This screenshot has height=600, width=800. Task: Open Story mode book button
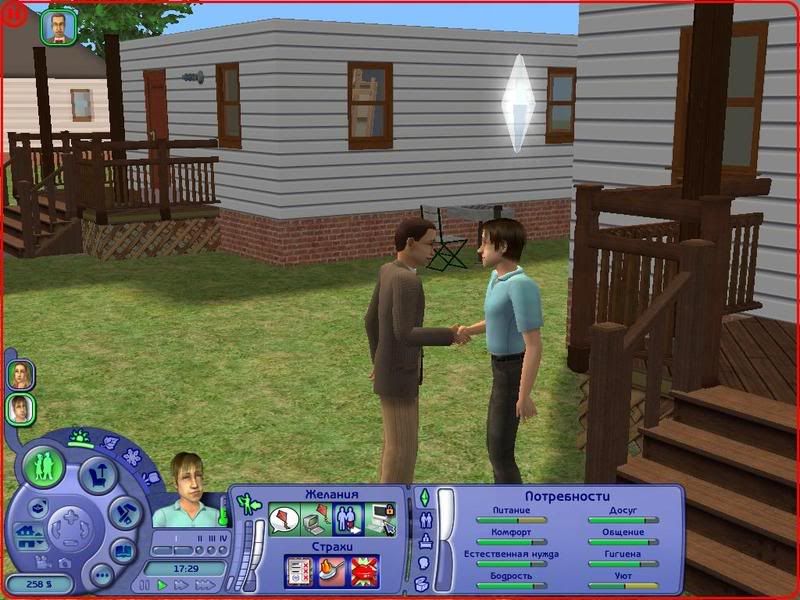[122, 551]
